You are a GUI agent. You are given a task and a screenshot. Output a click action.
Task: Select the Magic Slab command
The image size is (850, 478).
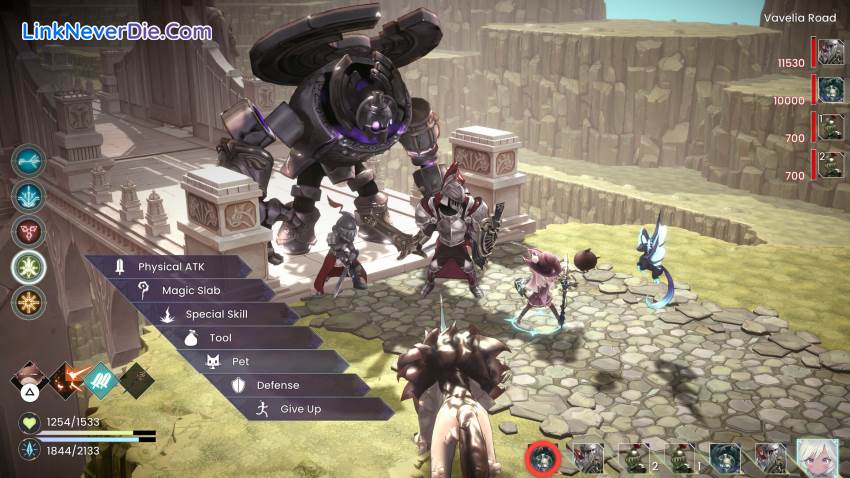pyautogui.click(x=190, y=290)
